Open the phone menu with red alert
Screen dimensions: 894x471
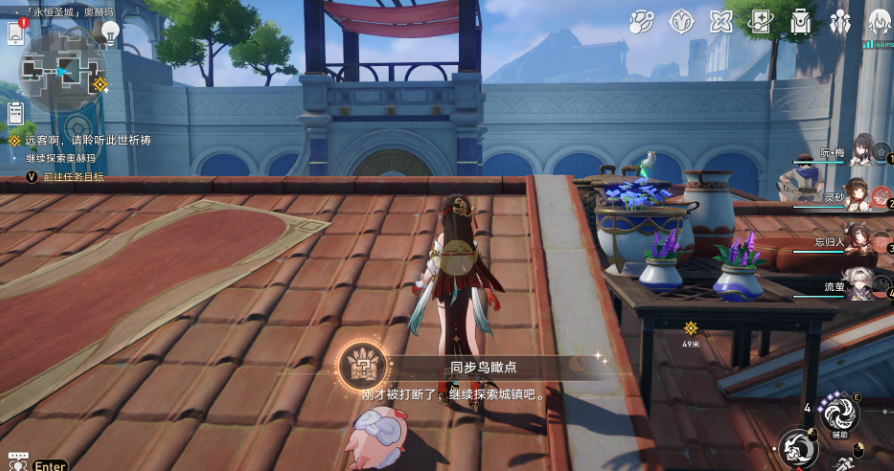click(x=16, y=33)
